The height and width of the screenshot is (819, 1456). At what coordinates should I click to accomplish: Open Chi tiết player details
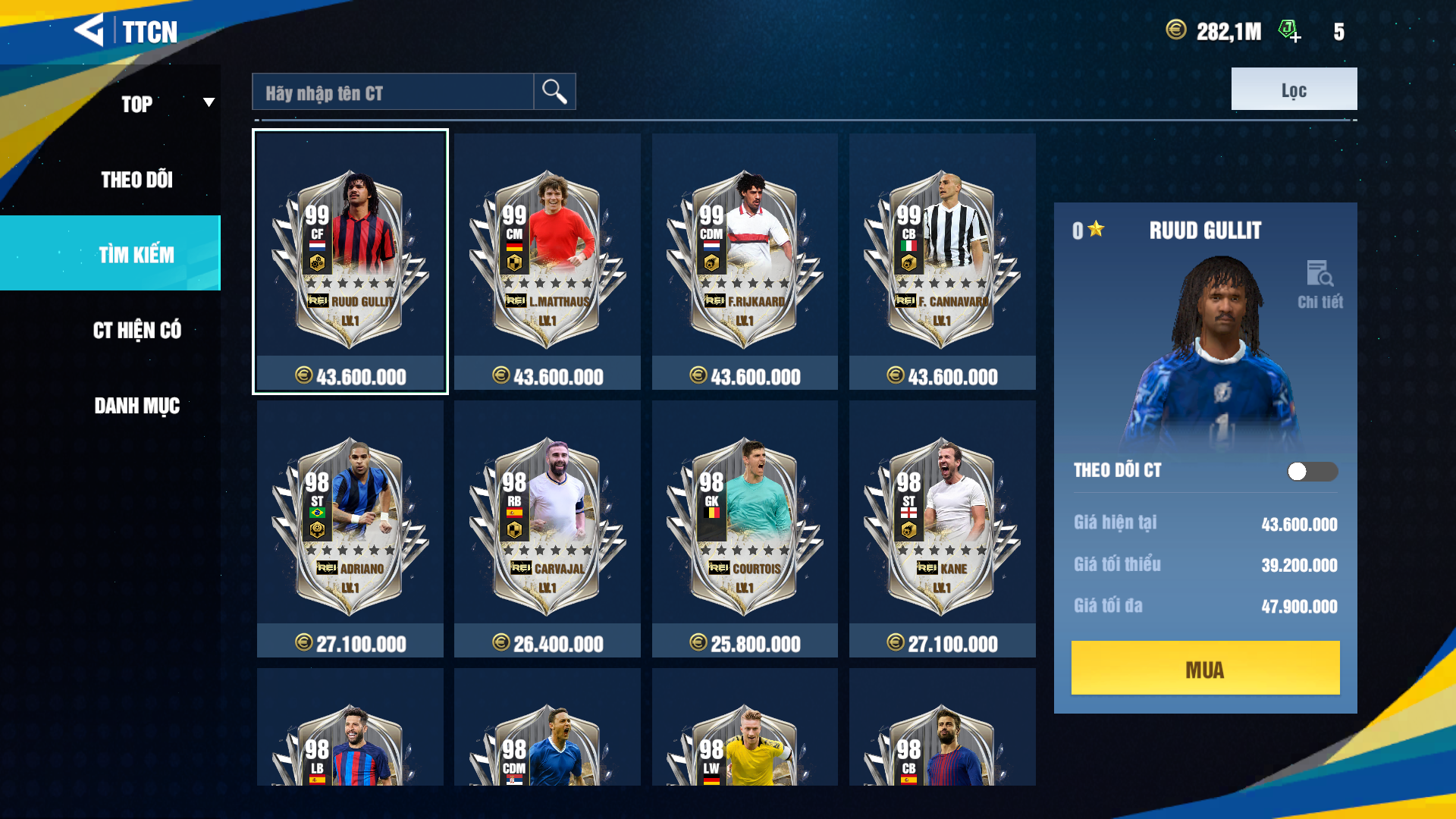(1319, 284)
